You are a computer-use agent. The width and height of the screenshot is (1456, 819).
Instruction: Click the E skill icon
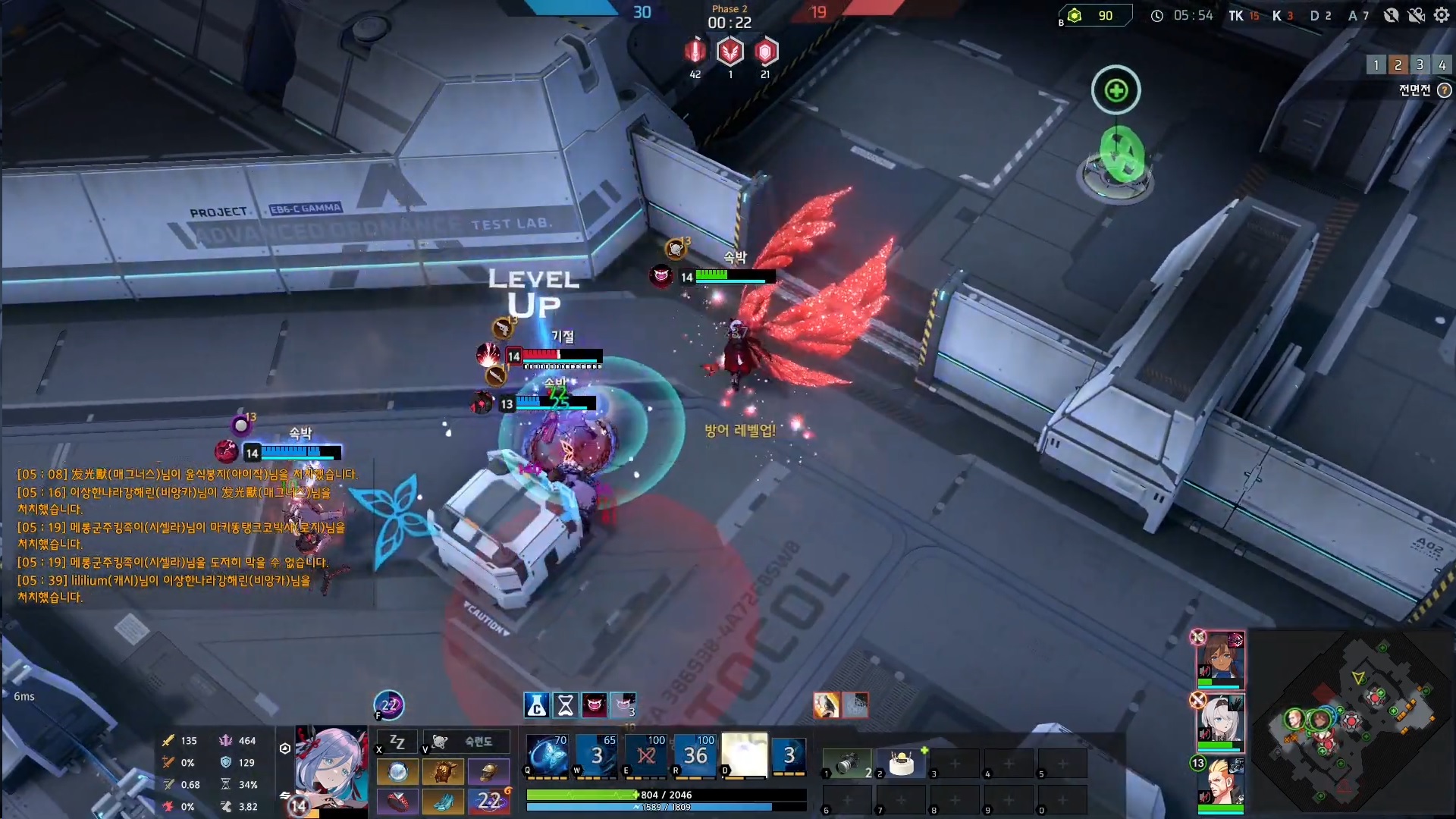click(x=646, y=755)
